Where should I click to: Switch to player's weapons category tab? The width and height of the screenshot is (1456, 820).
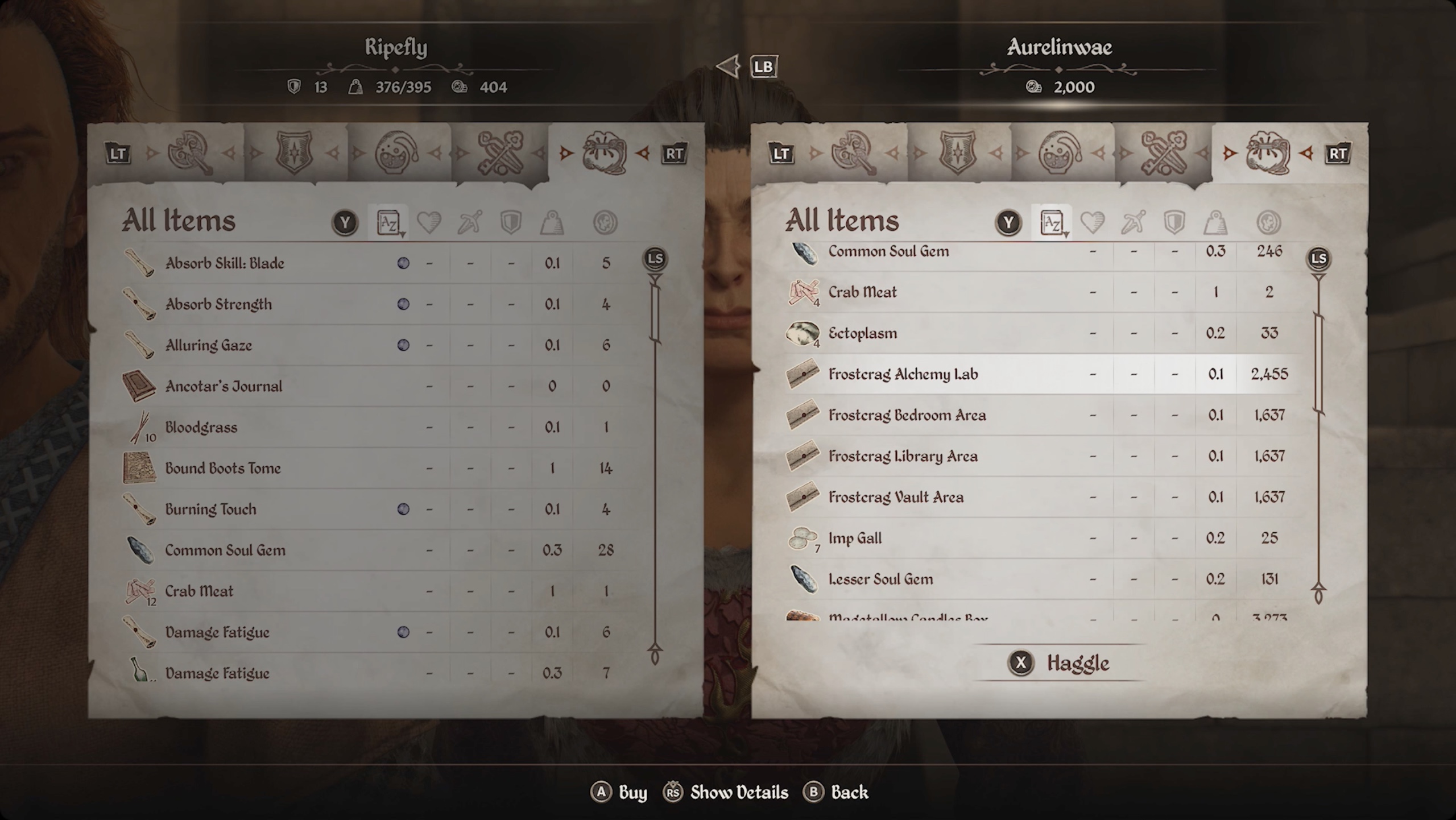pyautogui.click(x=190, y=153)
